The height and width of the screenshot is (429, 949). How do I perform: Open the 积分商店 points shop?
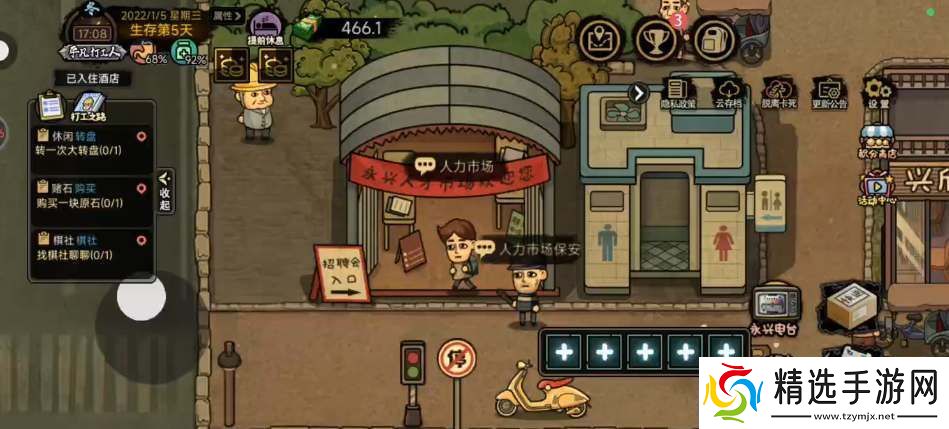[877, 142]
